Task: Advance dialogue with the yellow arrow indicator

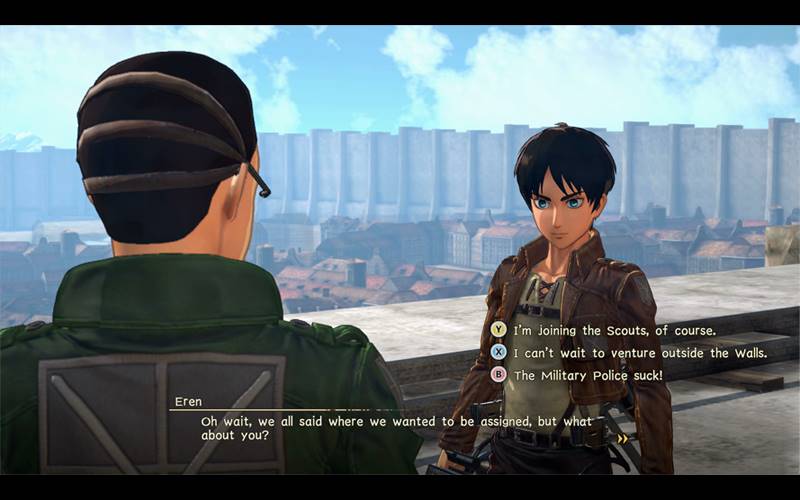Action: click(x=623, y=438)
